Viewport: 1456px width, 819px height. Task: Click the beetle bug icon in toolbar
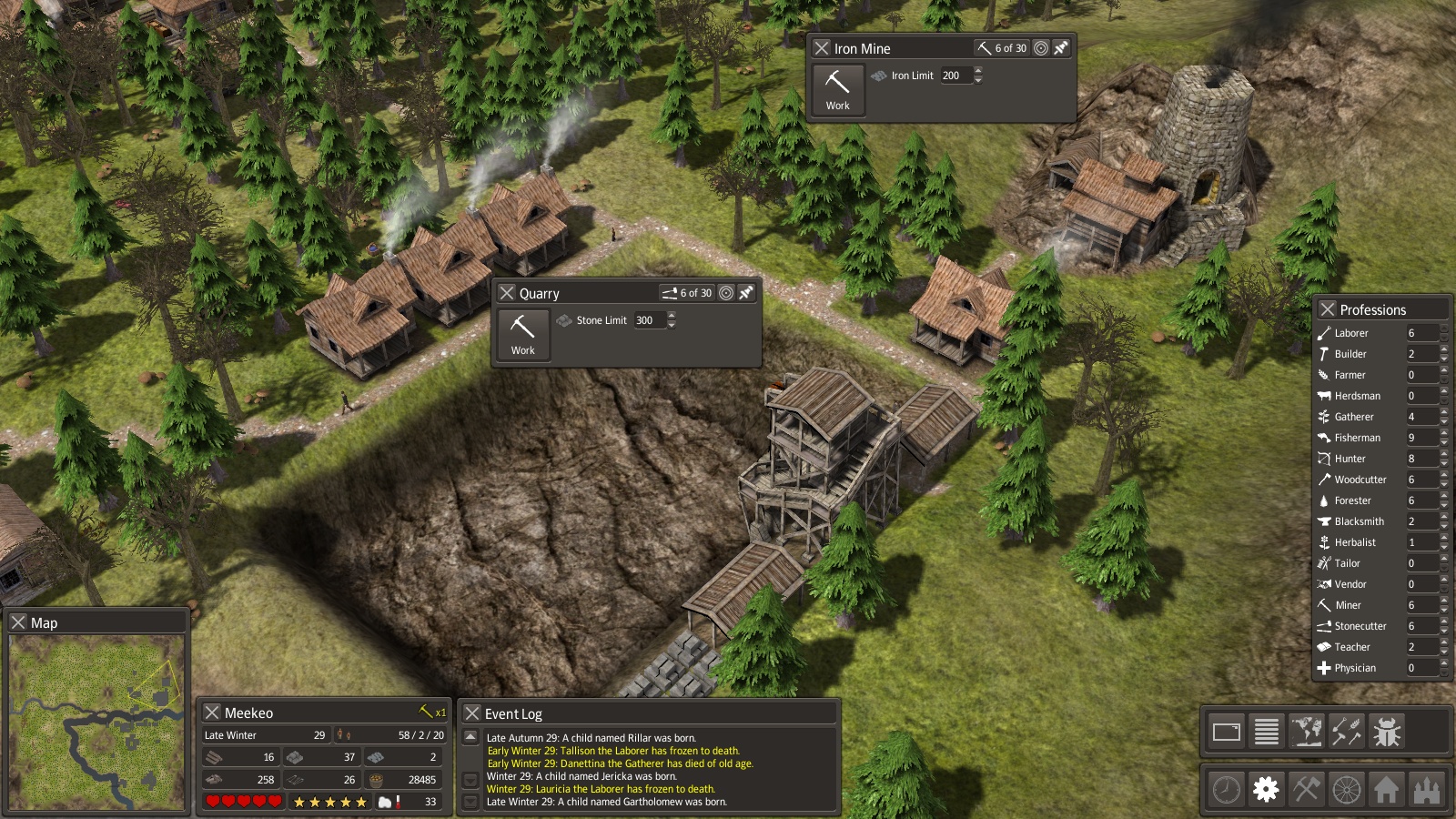tap(1387, 731)
